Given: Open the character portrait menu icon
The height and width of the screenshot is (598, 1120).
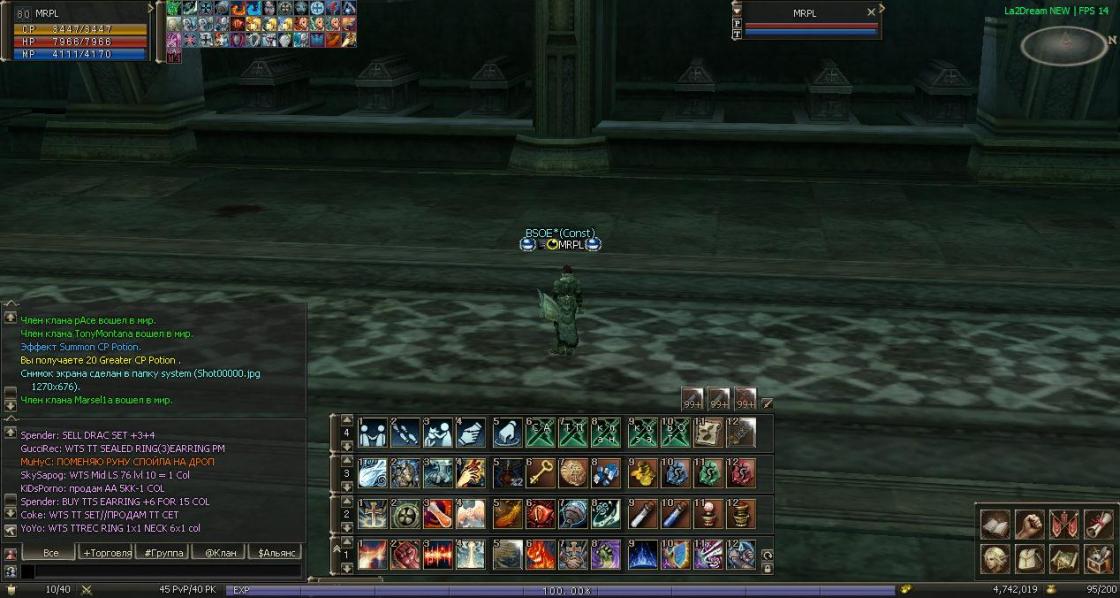Looking at the screenshot, I should tap(994, 557).
